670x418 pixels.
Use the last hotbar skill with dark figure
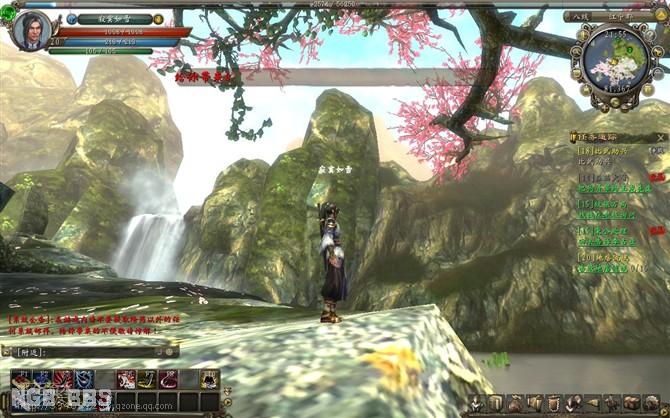click(x=209, y=378)
